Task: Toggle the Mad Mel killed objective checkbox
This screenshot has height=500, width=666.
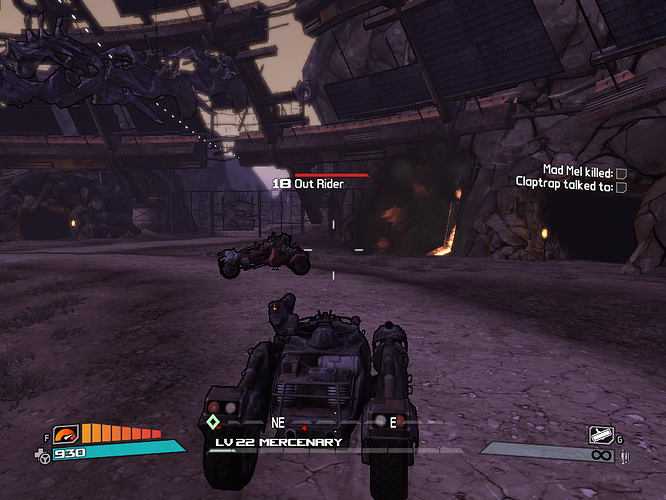Action: pyautogui.click(x=621, y=173)
